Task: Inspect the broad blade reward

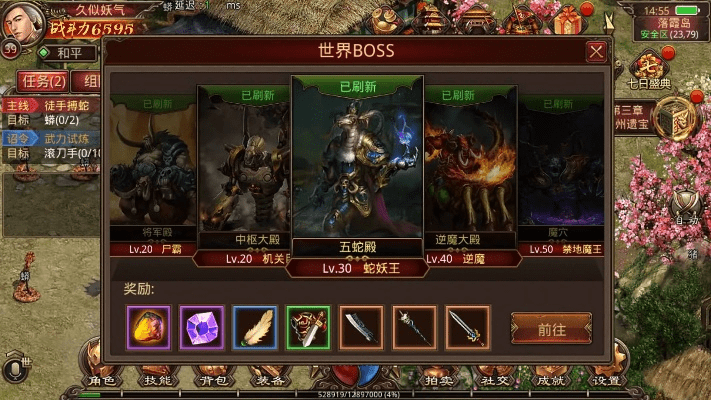Action: tap(361, 327)
